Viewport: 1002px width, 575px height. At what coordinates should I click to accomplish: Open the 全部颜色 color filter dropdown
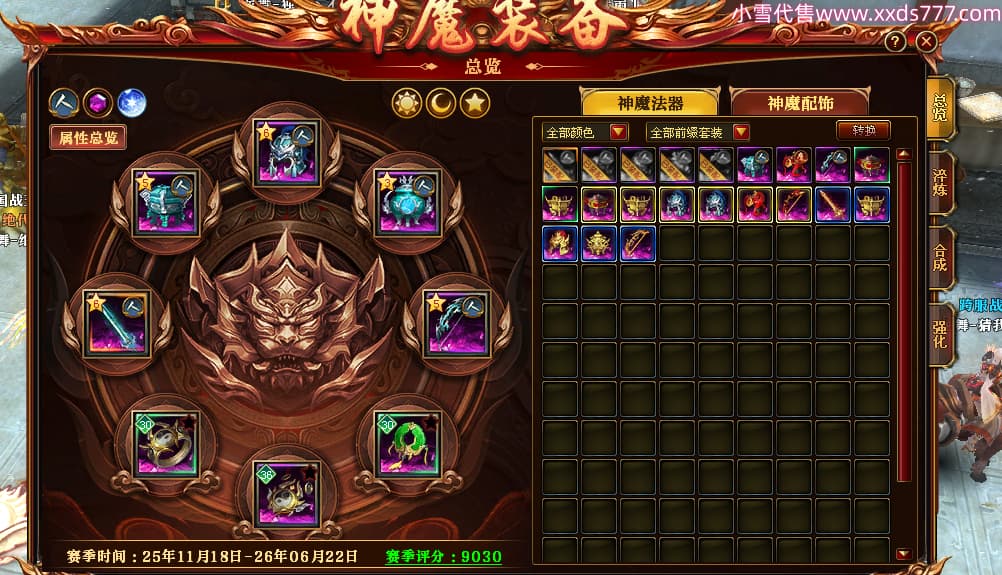585,132
